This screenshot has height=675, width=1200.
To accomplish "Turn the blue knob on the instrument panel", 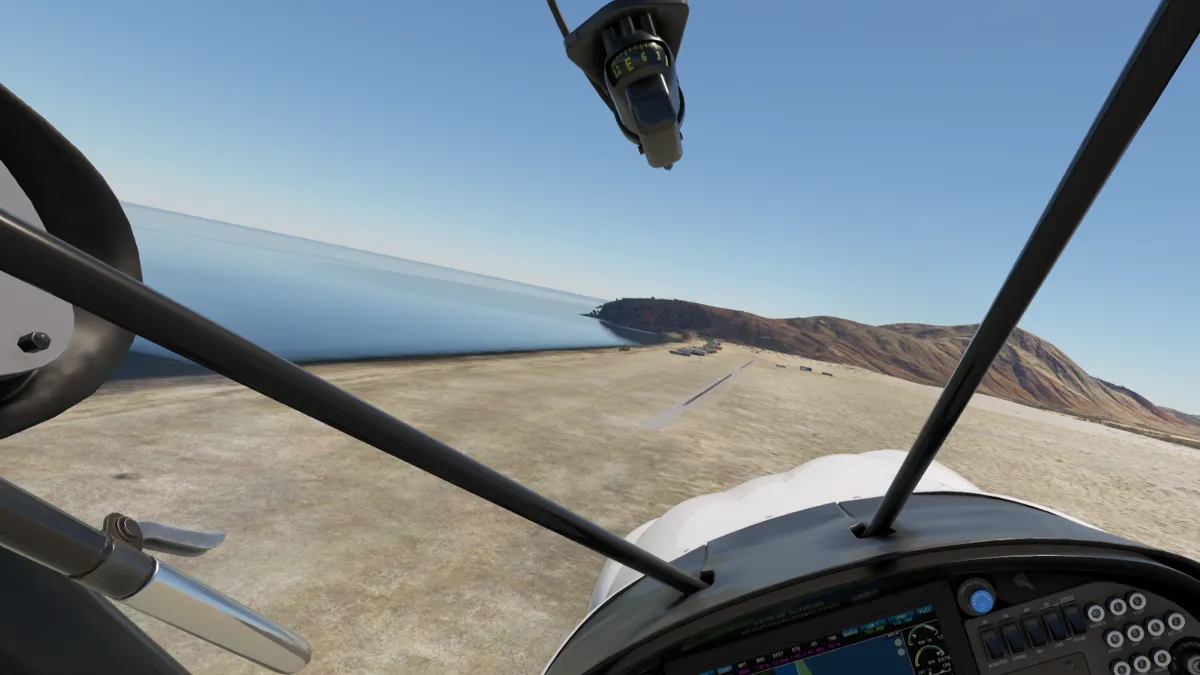I will [981, 600].
